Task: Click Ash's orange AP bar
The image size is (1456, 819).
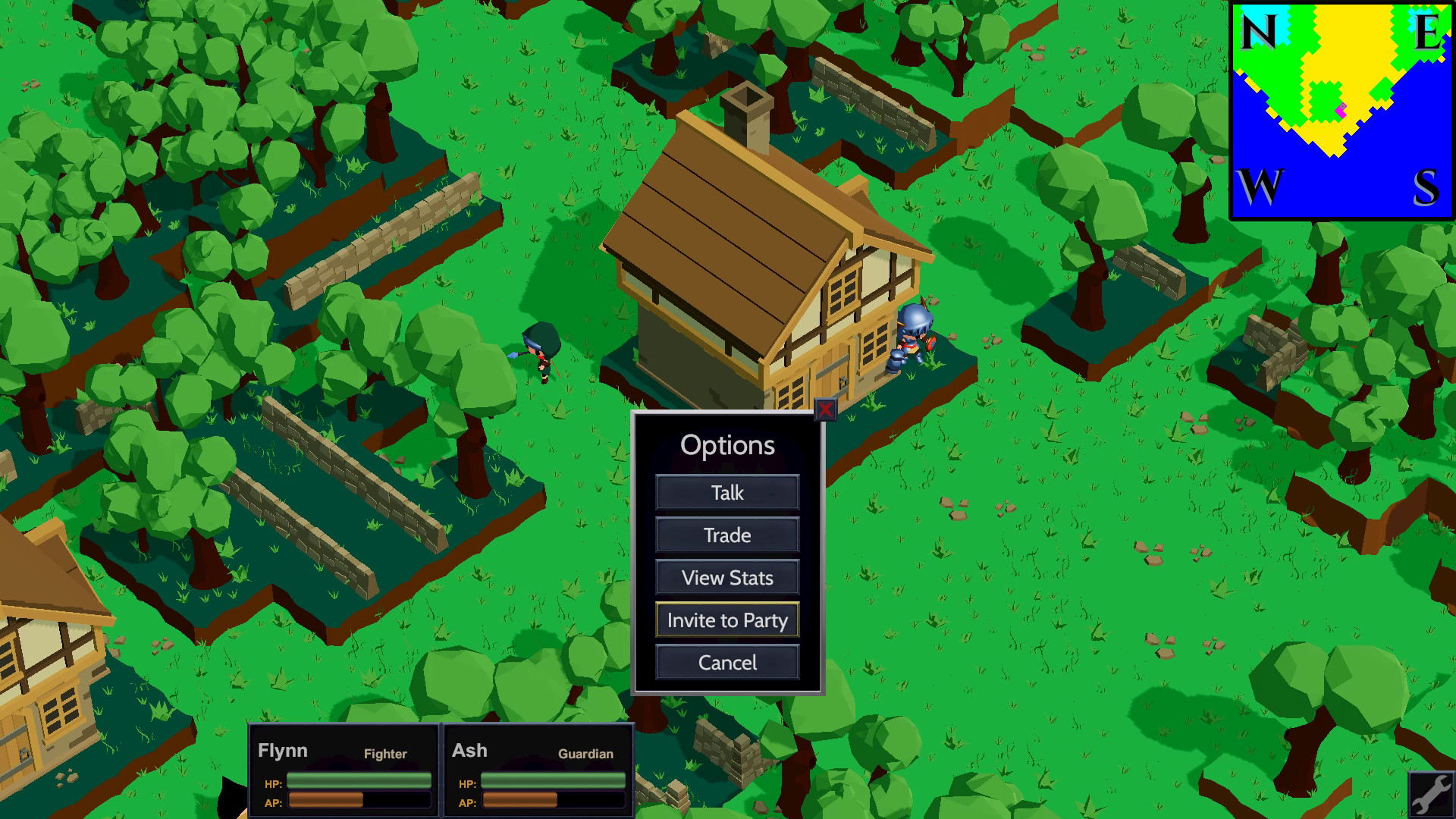Action: point(552,801)
